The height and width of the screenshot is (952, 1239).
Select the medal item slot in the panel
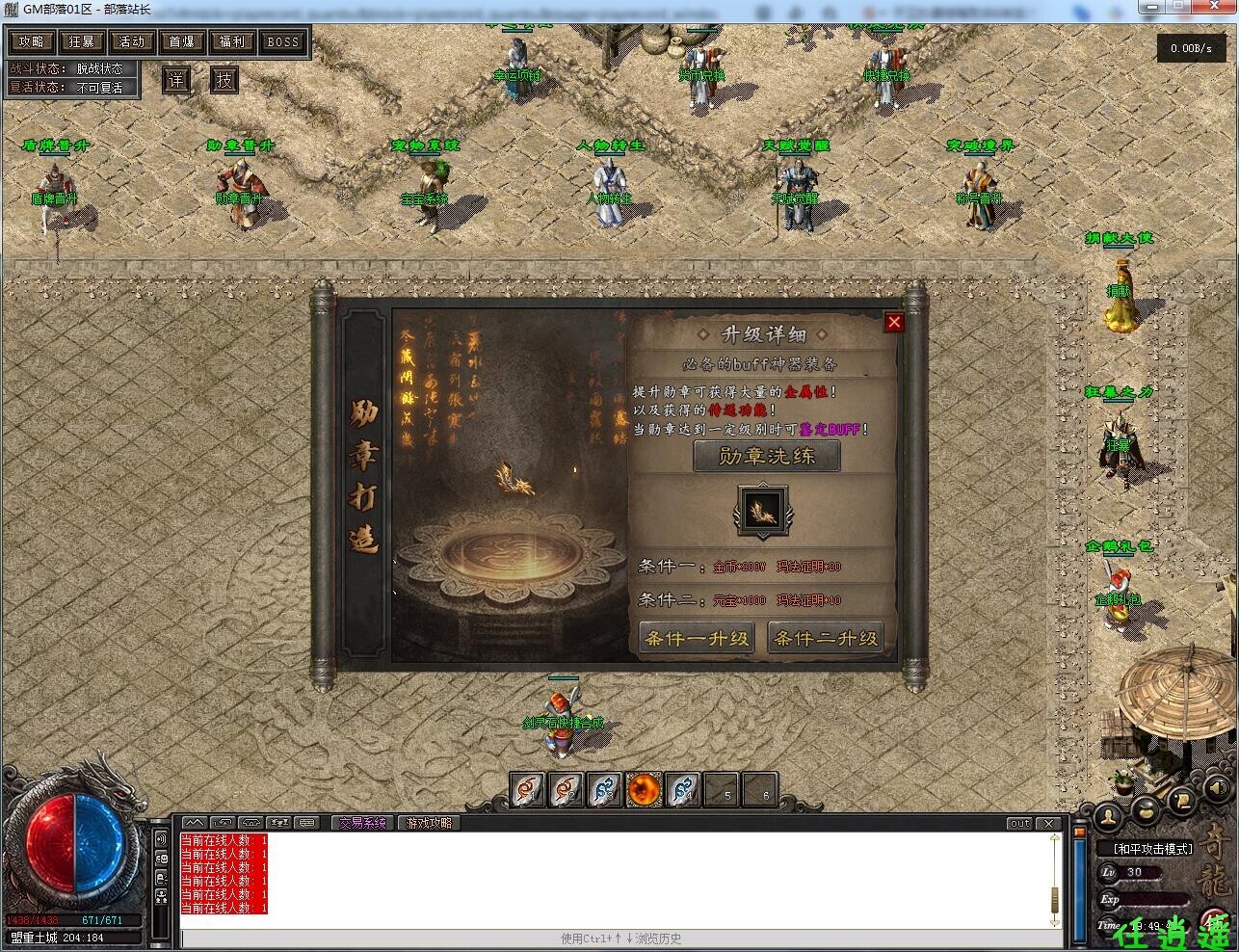click(x=762, y=511)
